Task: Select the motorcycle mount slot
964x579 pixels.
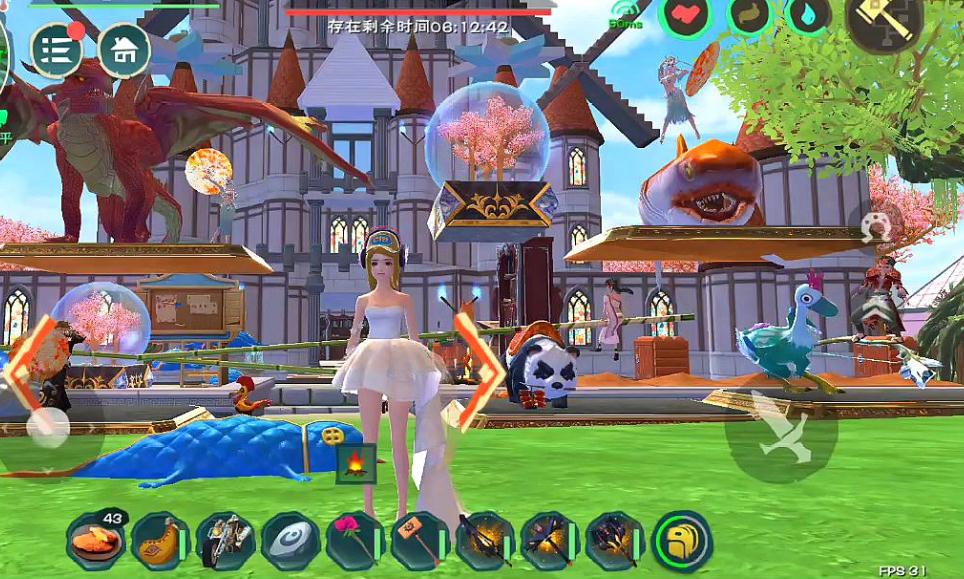Action: point(225,541)
